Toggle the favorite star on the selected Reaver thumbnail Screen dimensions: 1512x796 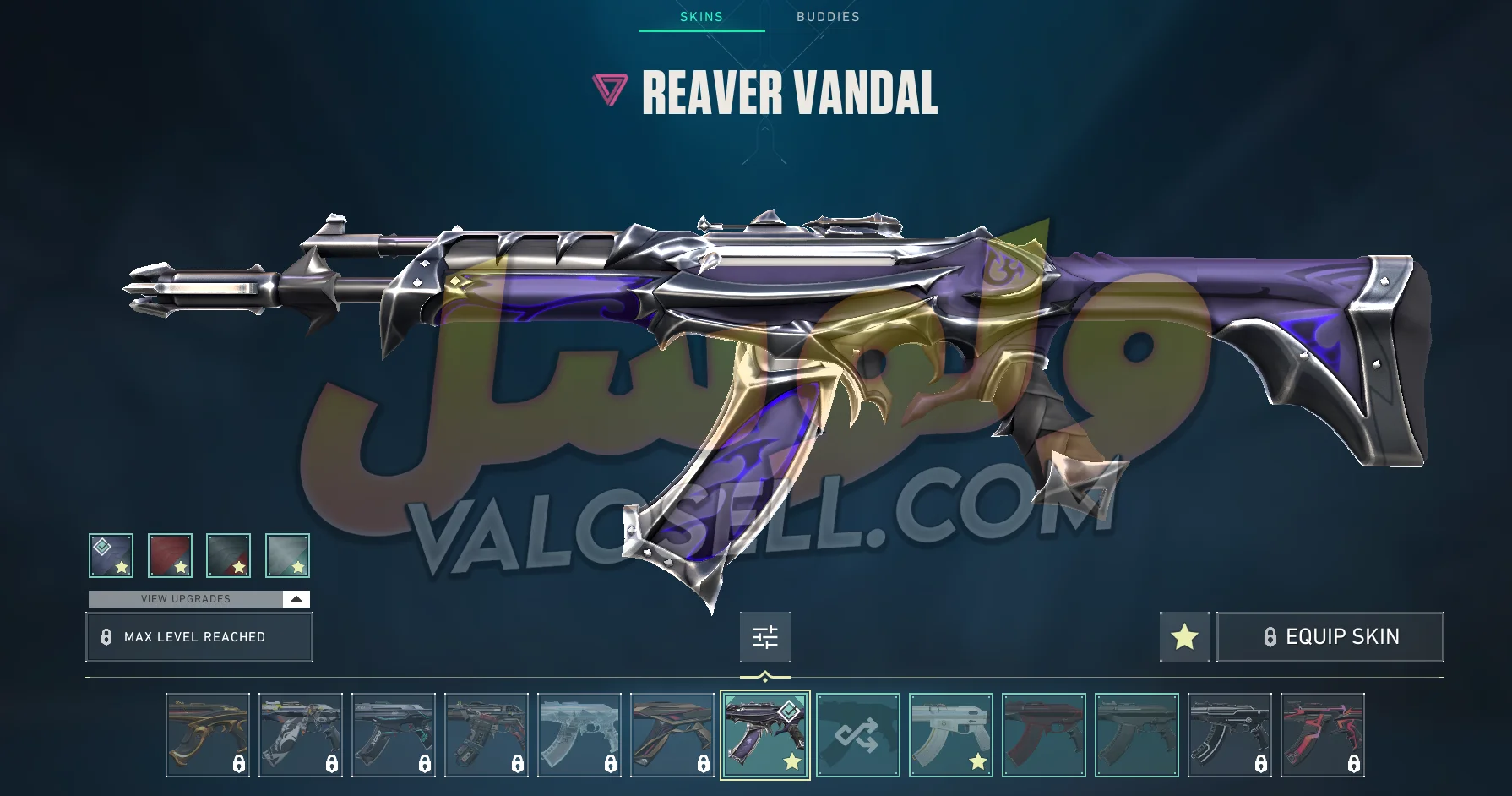[x=790, y=763]
